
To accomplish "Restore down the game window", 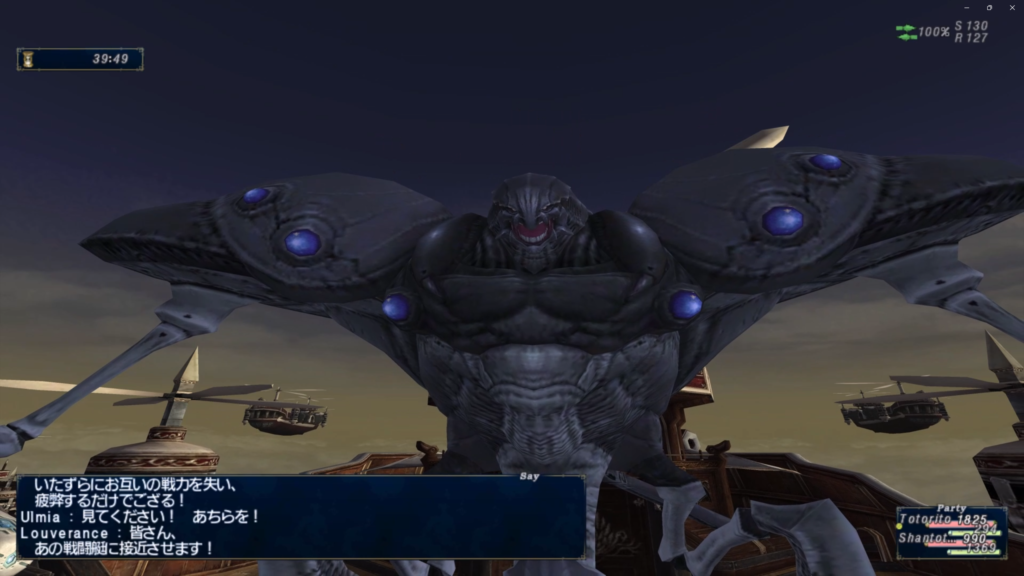I will [x=989, y=7].
